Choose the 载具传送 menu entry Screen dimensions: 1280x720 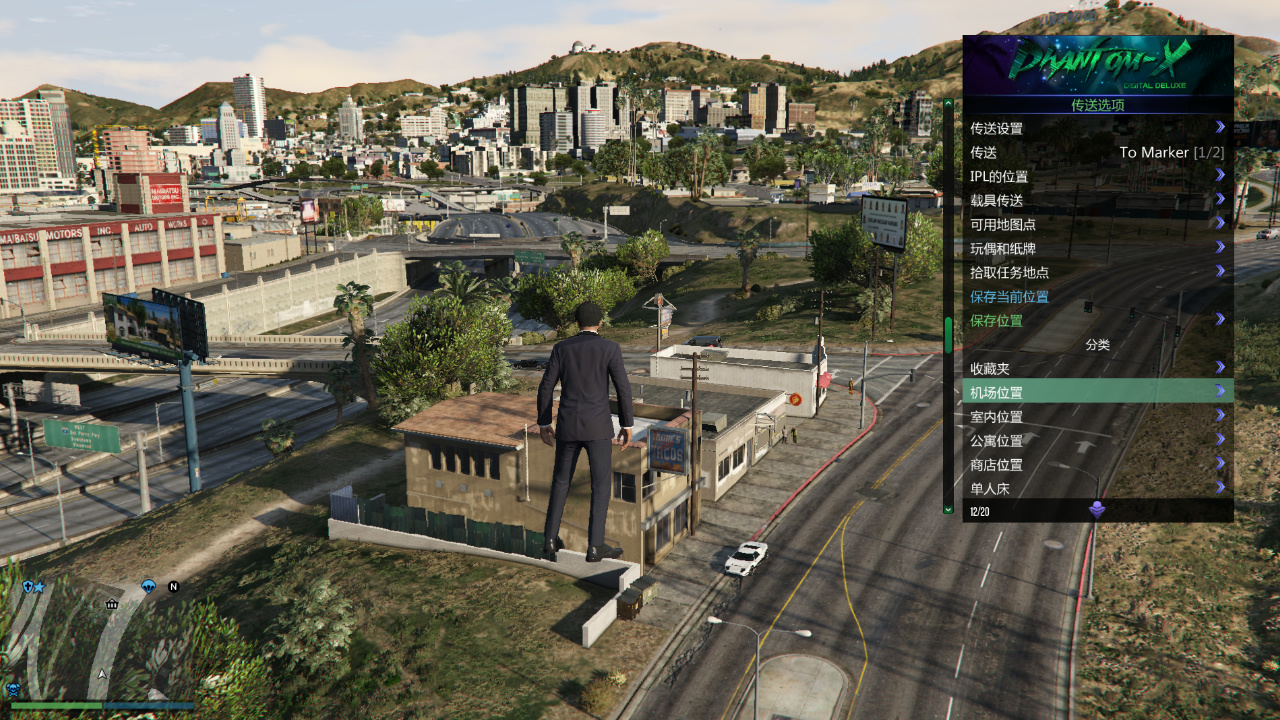pos(1097,200)
